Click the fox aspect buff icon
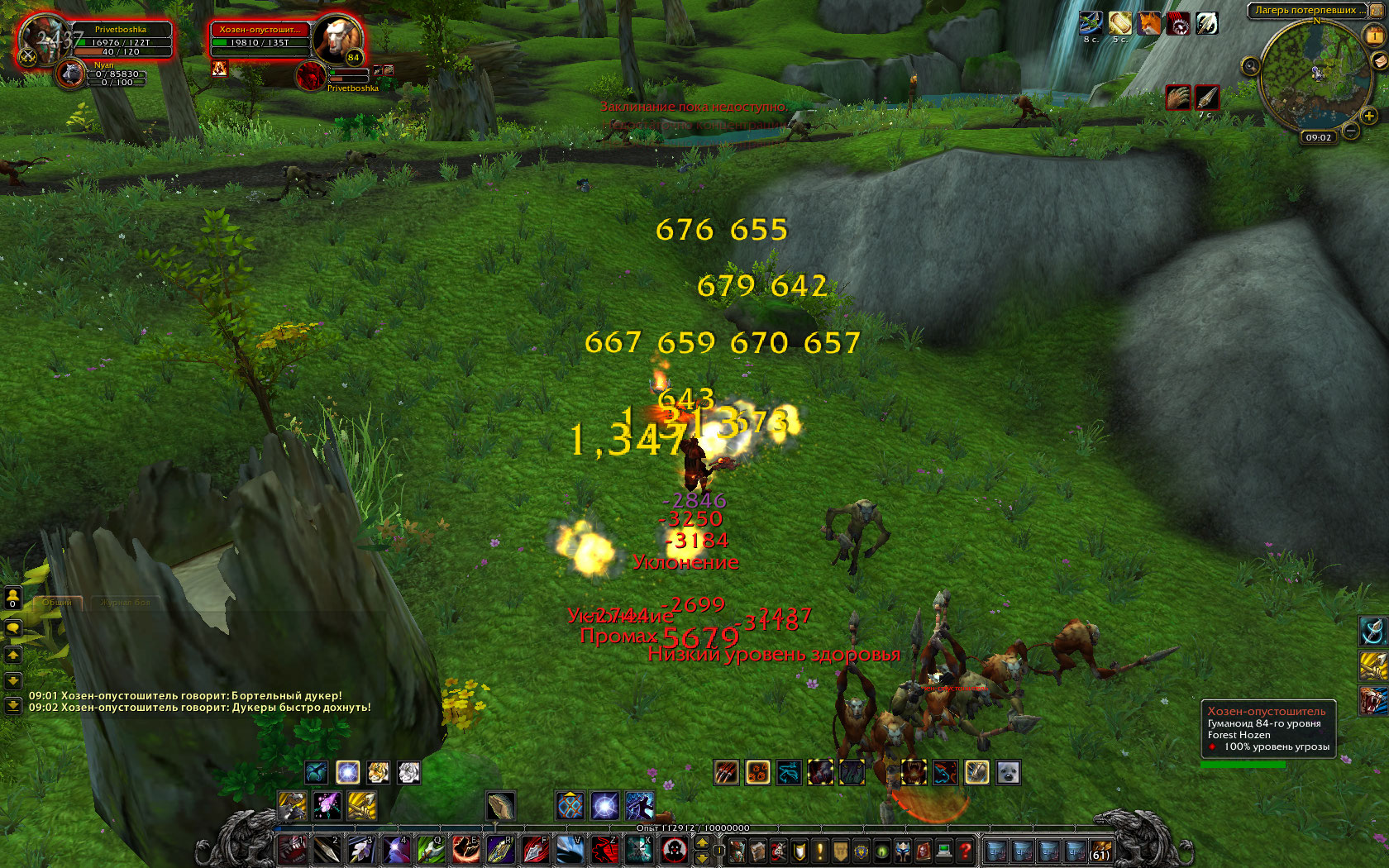This screenshot has width=1389, height=868. click(1148, 23)
